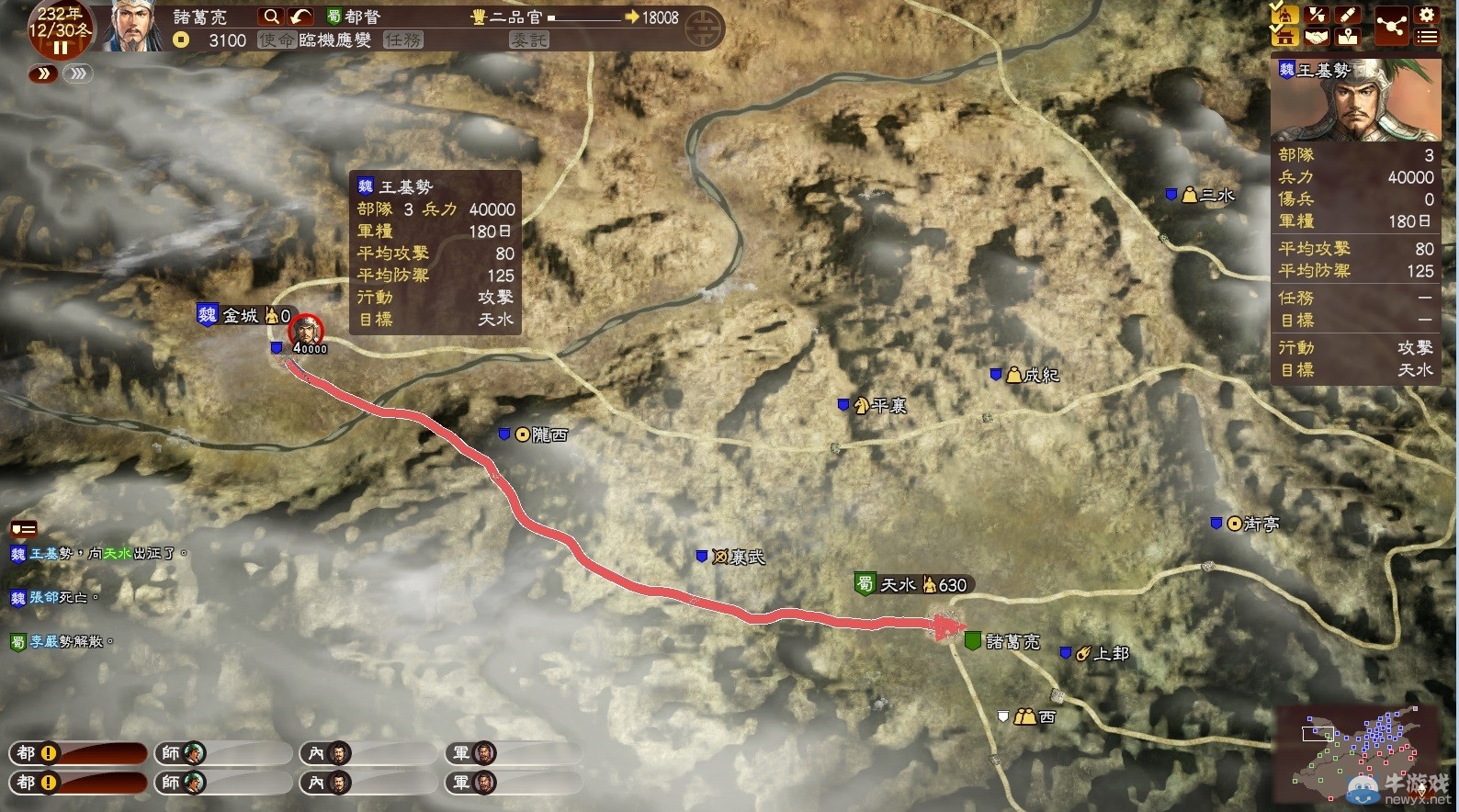The height and width of the screenshot is (812, 1459).
Task: Select the Wang Ji army unit marker
Action: point(306,332)
